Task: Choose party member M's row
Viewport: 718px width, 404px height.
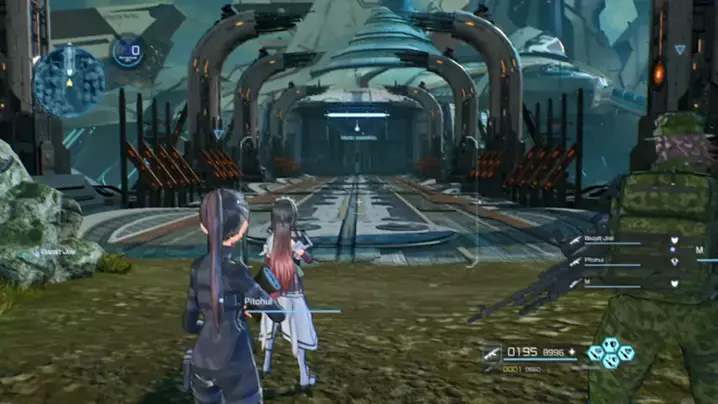Action: [x=620, y=284]
